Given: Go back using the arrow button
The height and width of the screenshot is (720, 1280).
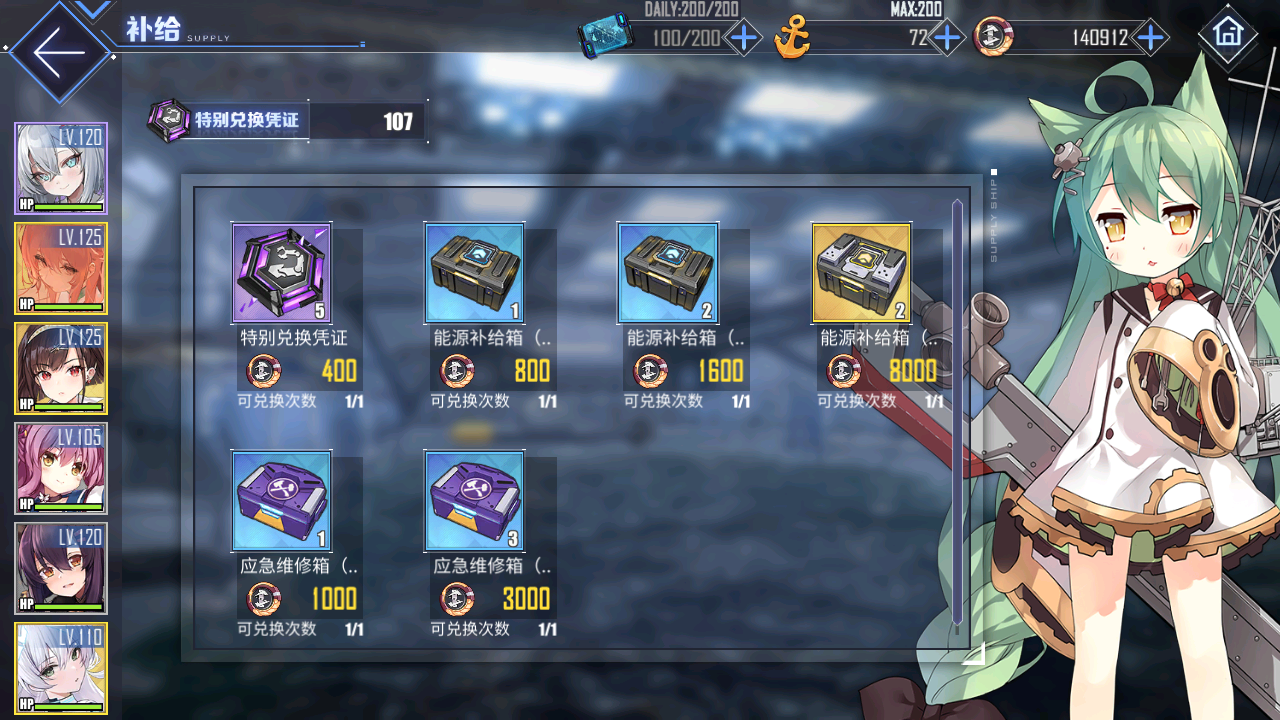Looking at the screenshot, I should point(58,52).
